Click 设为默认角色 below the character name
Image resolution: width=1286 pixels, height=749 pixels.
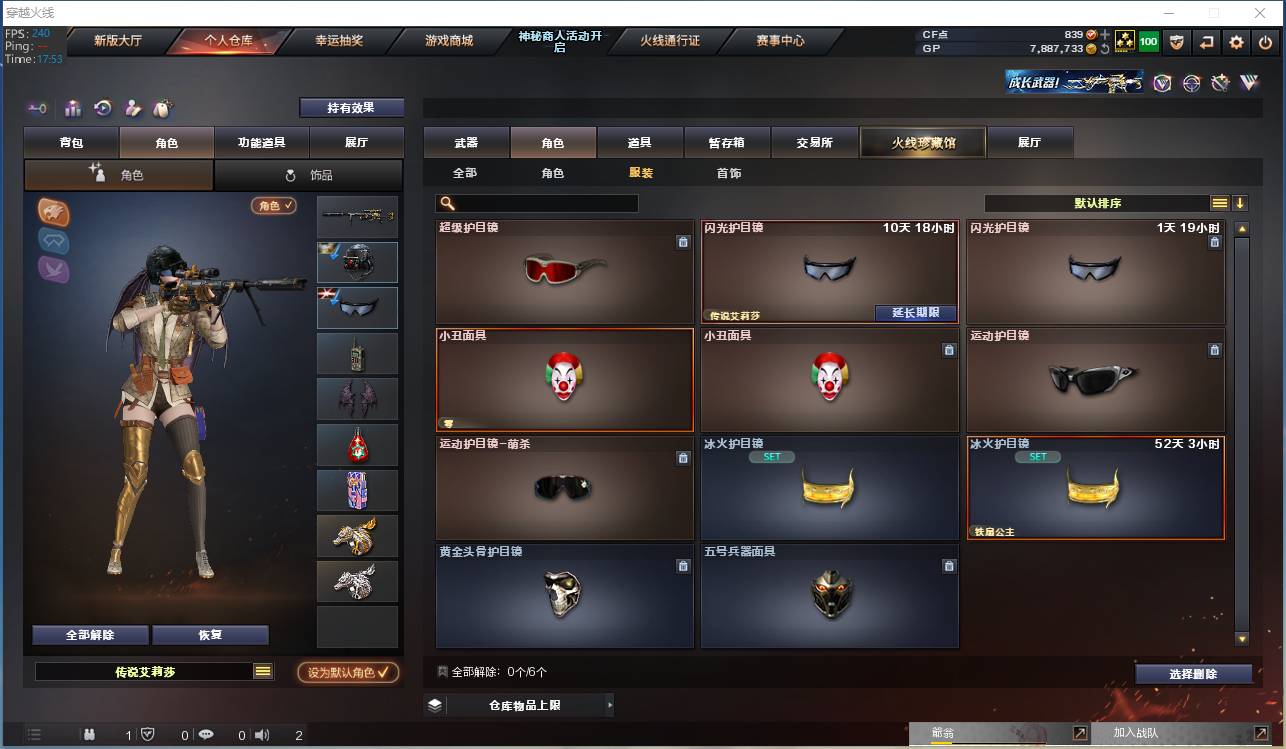pyautogui.click(x=348, y=672)
